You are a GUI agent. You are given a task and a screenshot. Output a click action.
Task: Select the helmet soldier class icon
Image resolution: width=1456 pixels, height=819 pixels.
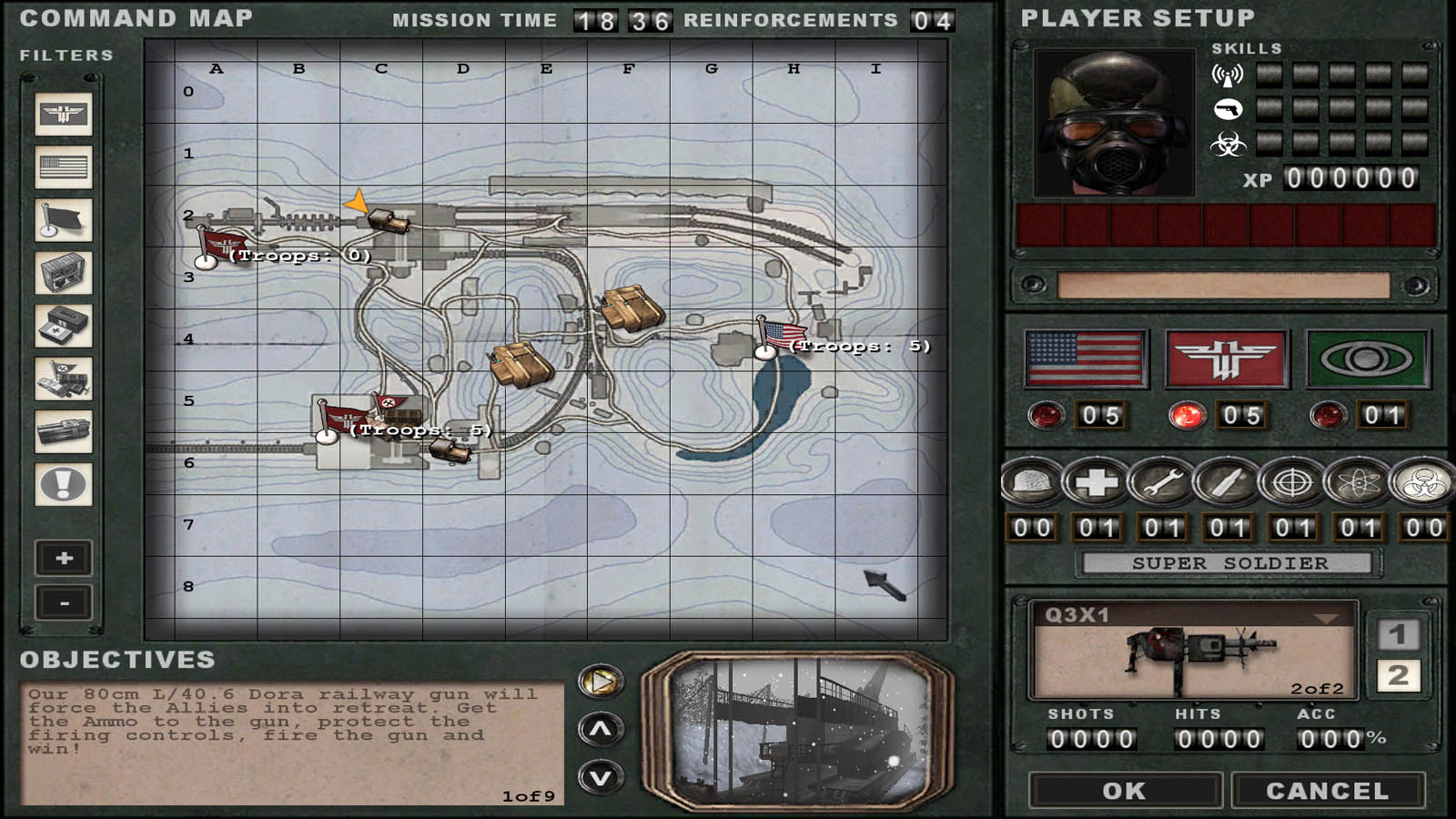tap(1031, 482)
